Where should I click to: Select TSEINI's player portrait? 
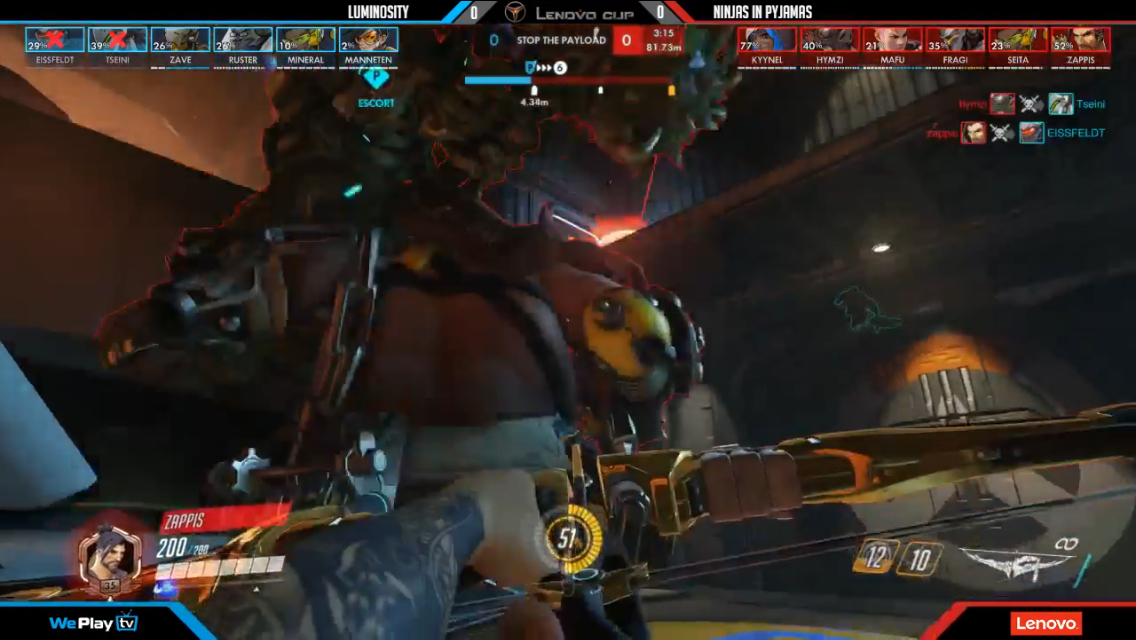pos(117,40)
